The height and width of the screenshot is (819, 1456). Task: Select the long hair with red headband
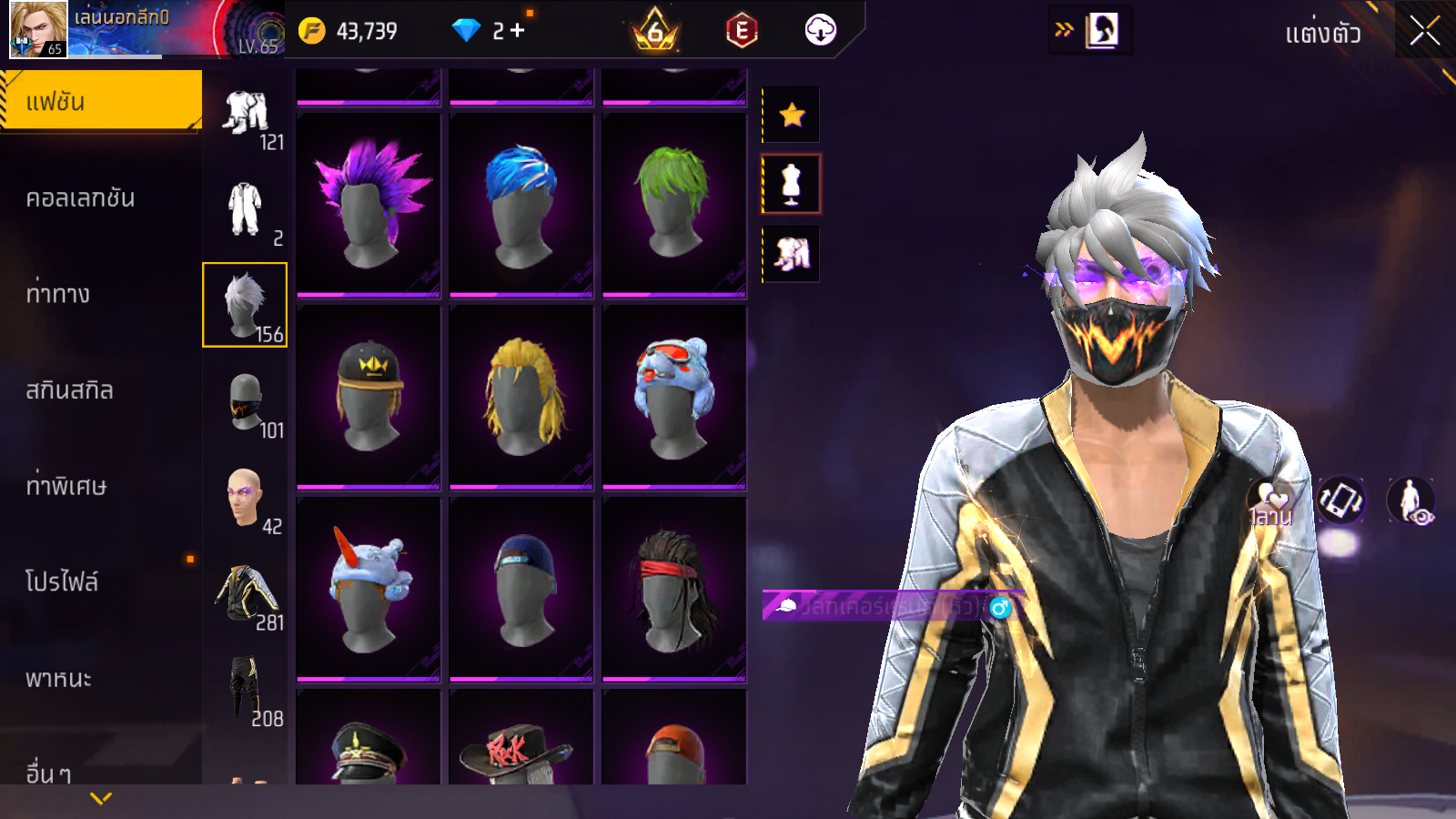674,589
